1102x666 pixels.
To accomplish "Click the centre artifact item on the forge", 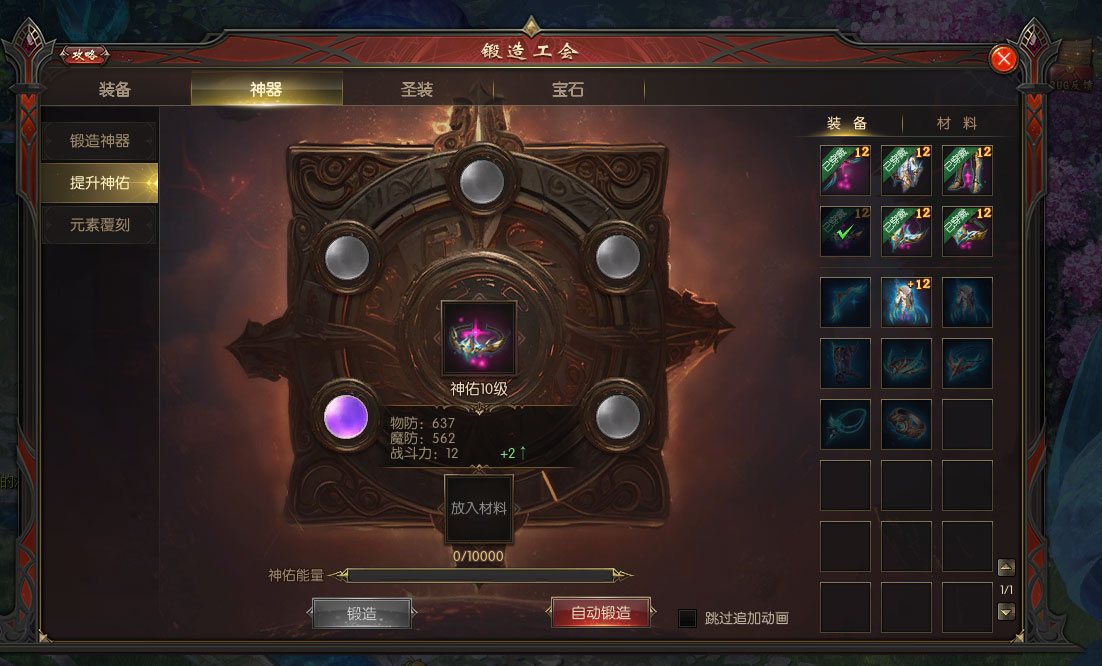I will (x=478, y=338).
